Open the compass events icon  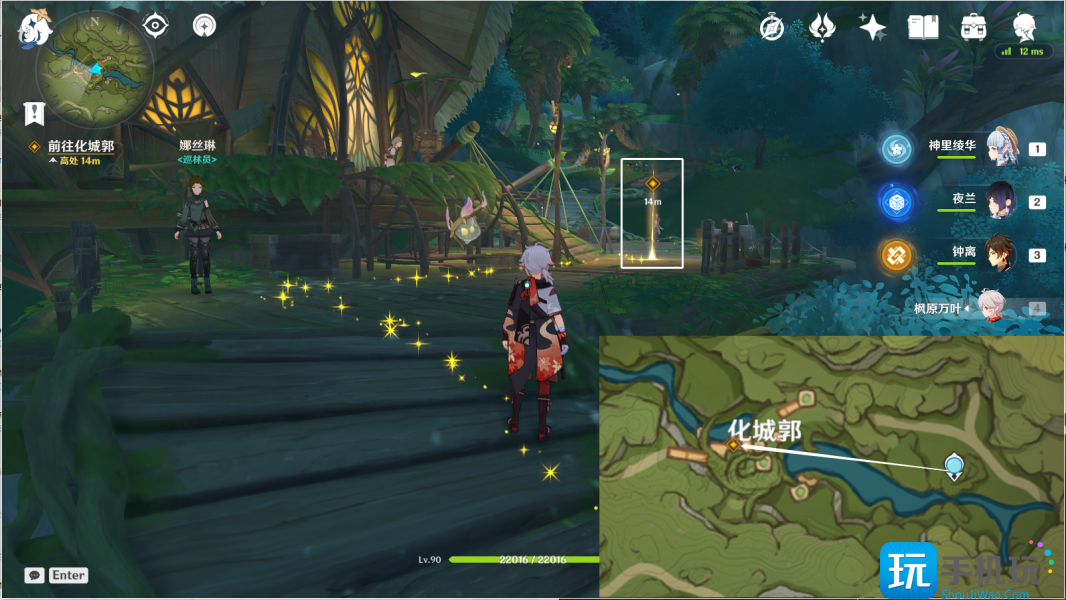(772, 27)
